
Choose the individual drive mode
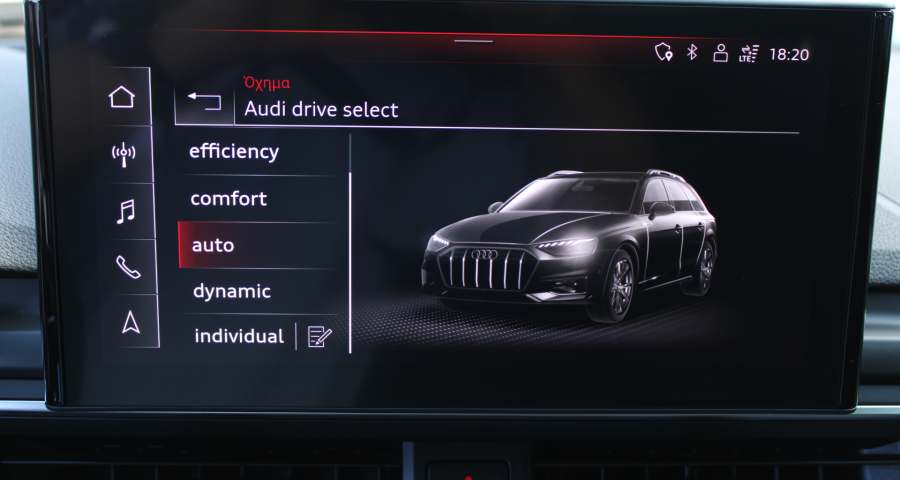click(239, 336)
